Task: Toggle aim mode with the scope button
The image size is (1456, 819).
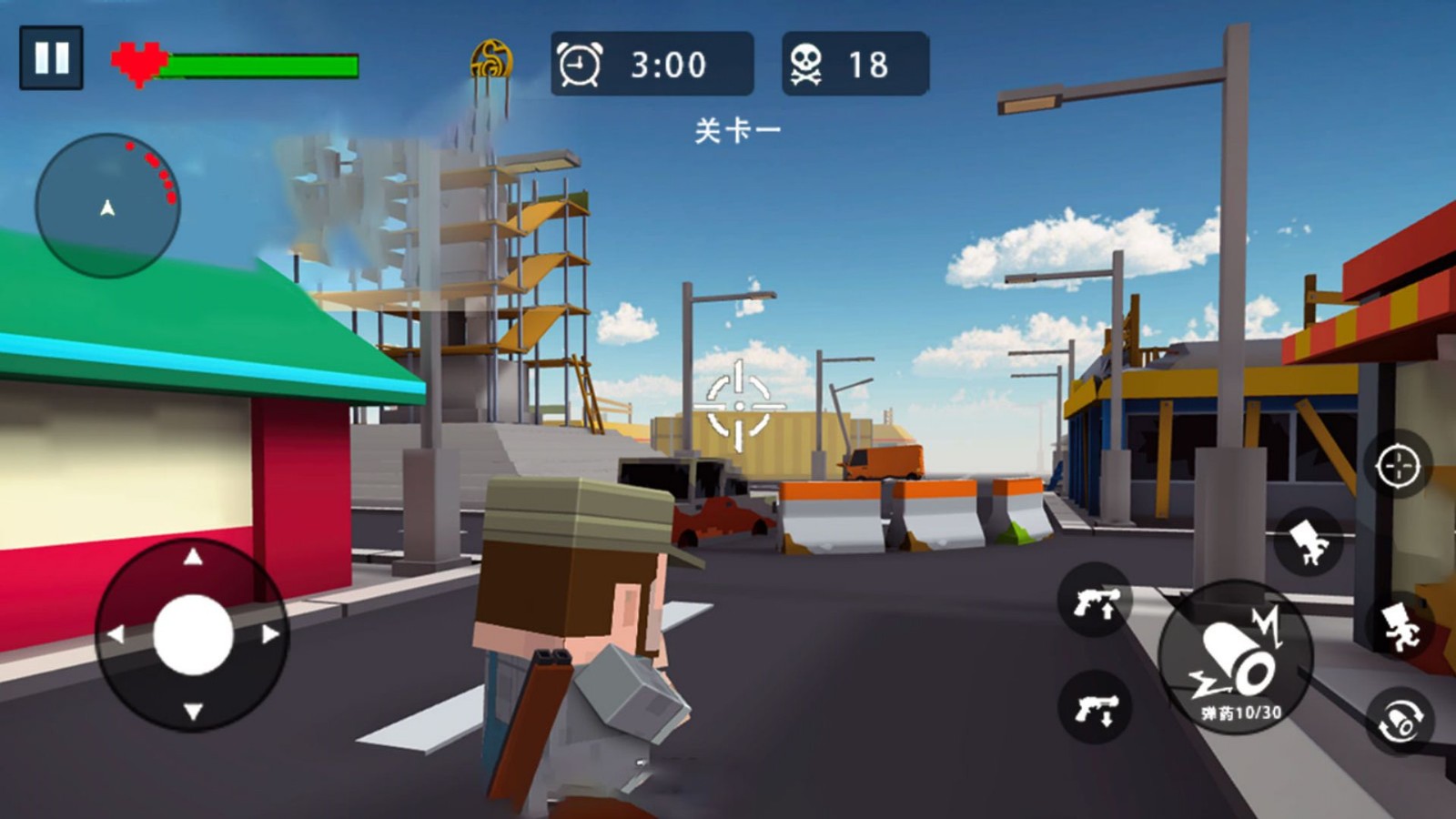Action: [1395, 468]
